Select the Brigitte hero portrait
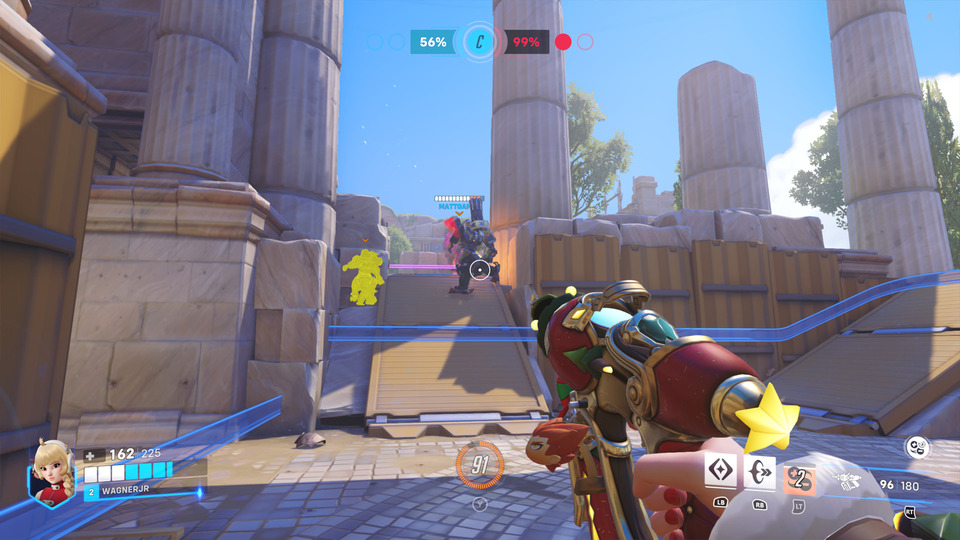 click(54, 471)
